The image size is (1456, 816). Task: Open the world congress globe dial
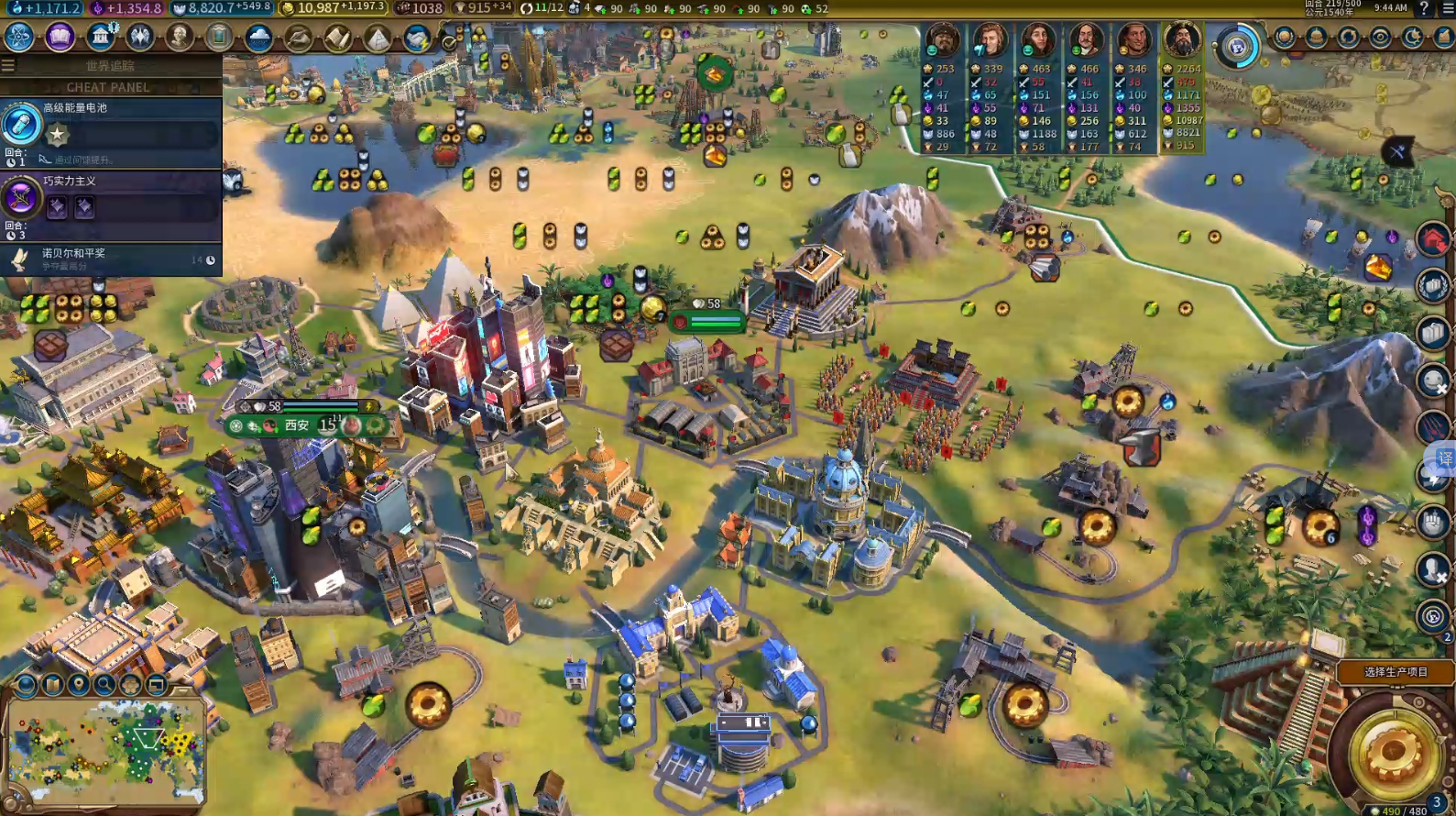[1237, 46]
